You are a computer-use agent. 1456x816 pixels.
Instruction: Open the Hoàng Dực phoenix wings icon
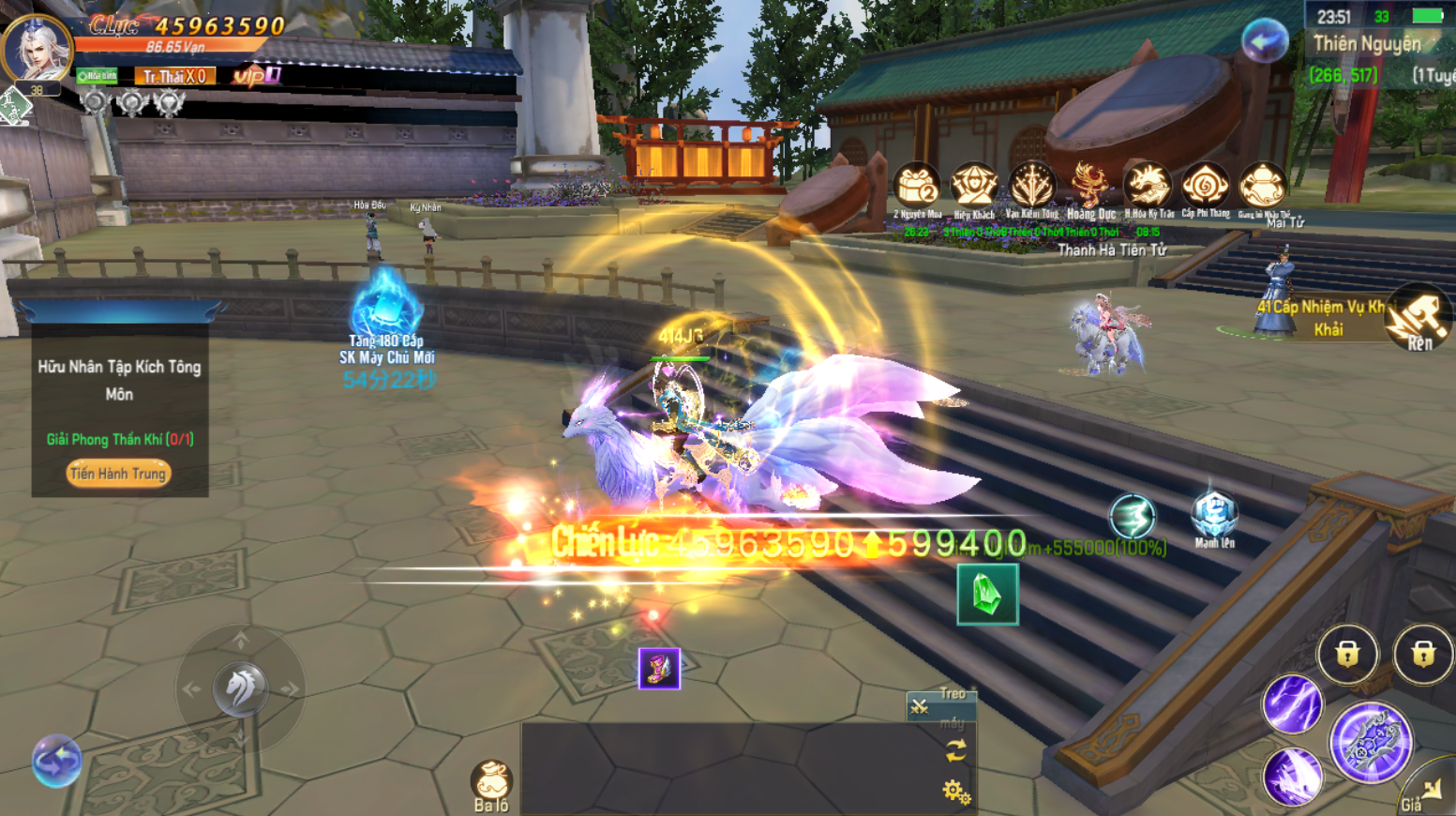(1089, 186)
